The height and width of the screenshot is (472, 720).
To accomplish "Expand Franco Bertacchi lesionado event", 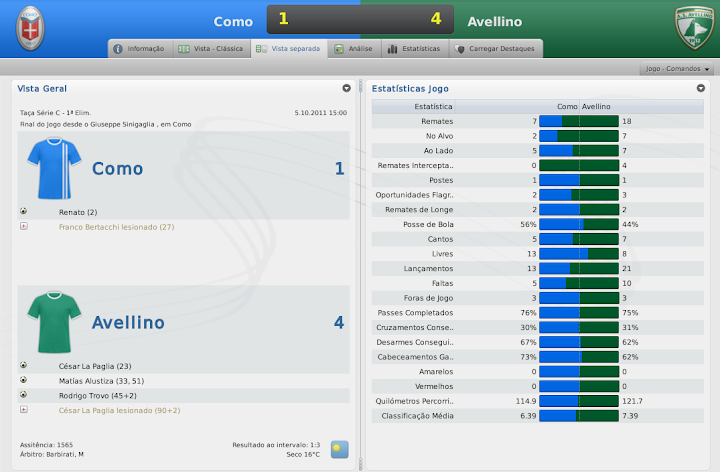I will pyautogui.click(x=23, y=227).
